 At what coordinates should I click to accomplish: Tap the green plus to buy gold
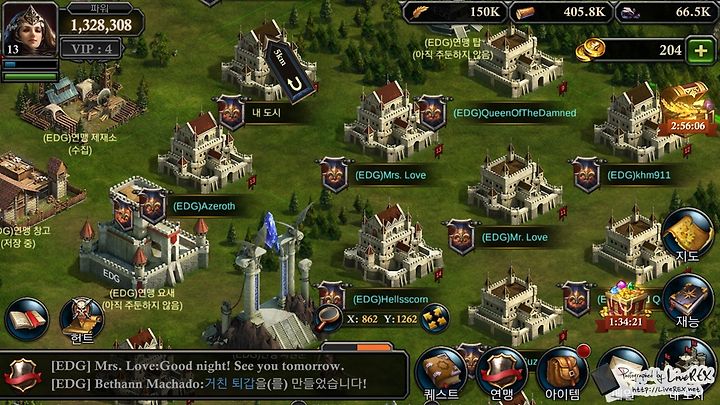(699, 50)
